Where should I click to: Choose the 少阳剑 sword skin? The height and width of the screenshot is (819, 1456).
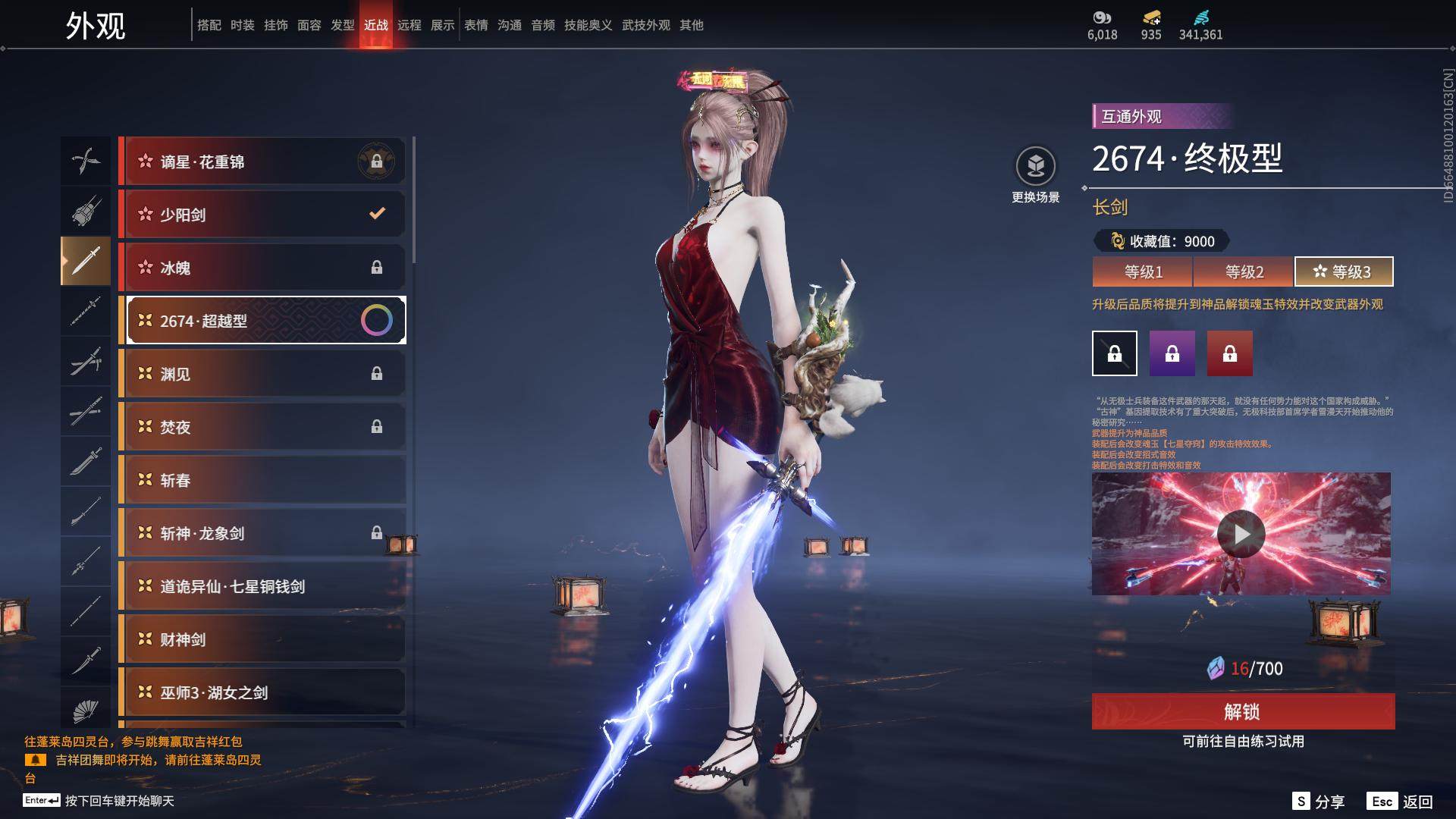pos(262,215)
